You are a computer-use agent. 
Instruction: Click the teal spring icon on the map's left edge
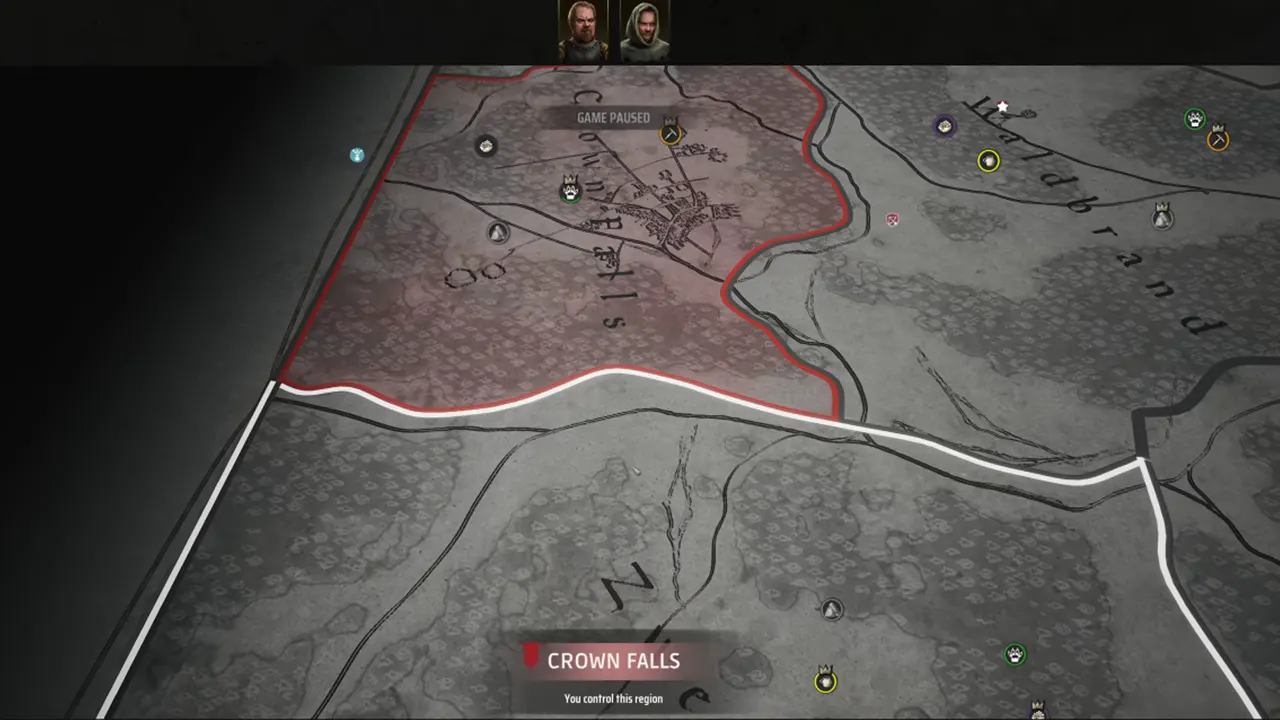356,155
